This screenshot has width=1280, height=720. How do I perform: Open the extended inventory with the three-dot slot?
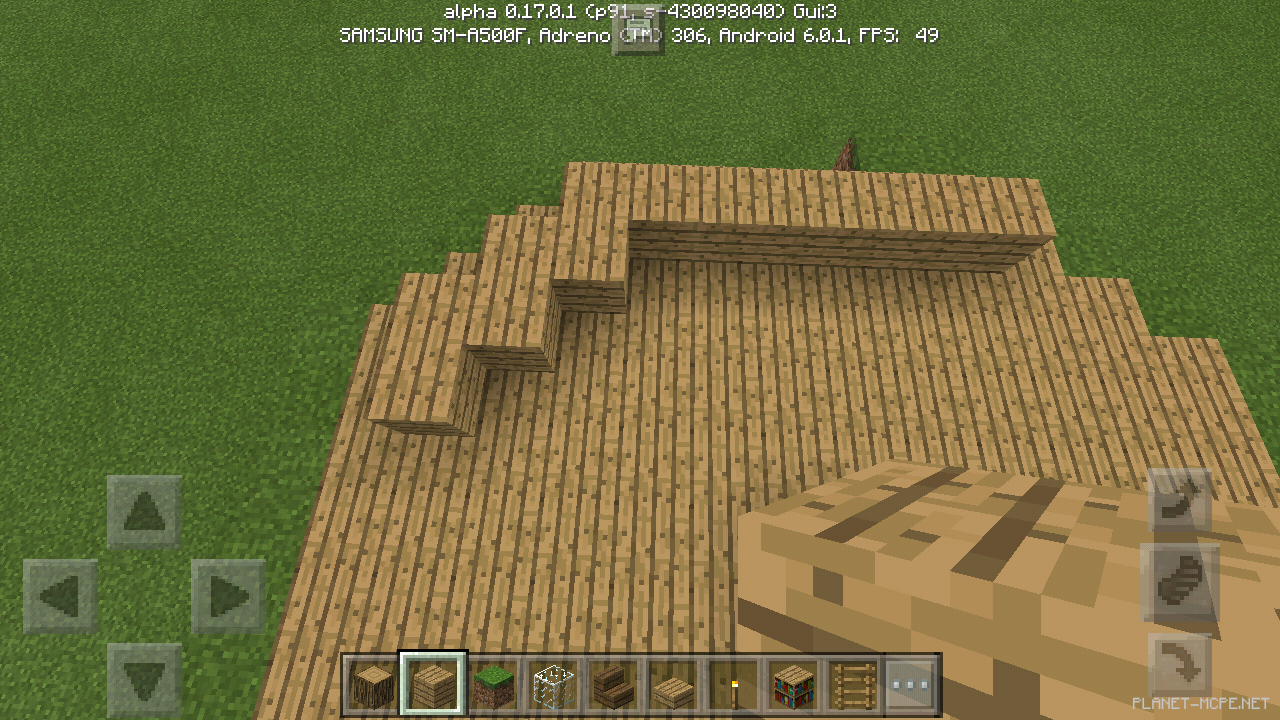[x=912, y=684]
